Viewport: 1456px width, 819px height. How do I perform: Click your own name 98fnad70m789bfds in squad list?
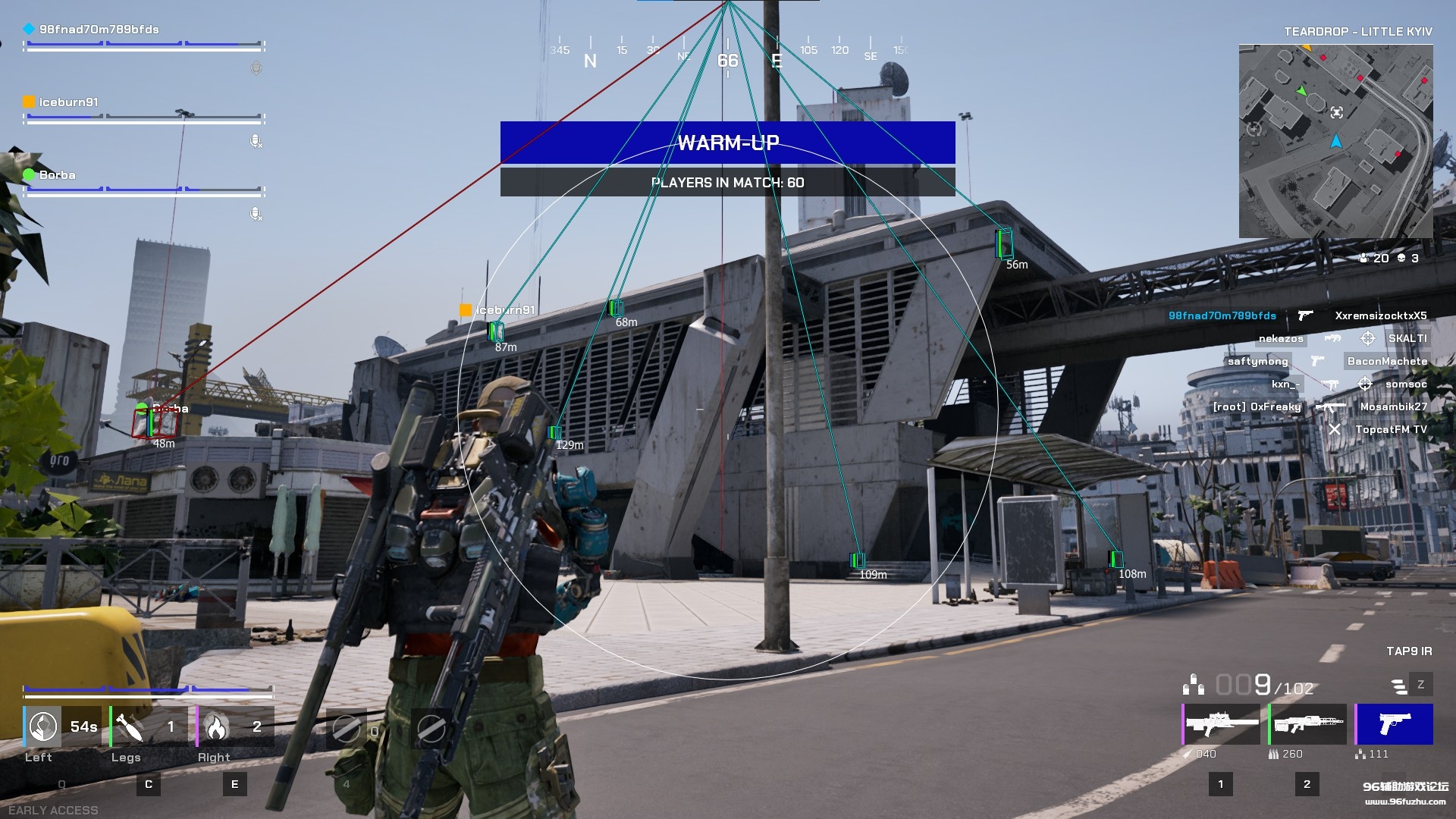click(99, 30)
